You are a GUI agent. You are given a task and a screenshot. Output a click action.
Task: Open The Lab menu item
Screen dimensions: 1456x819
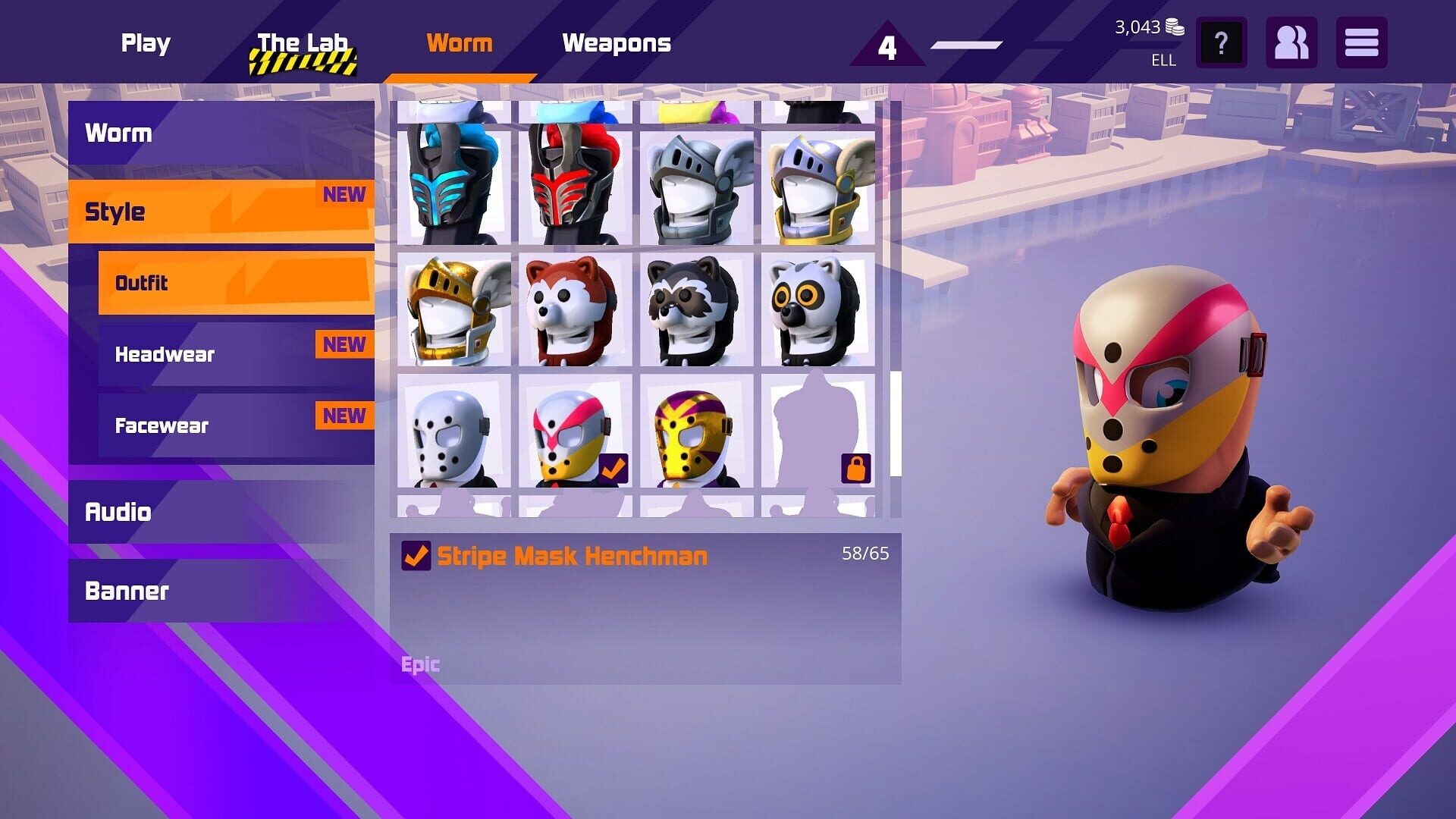(x=302, y=43)
